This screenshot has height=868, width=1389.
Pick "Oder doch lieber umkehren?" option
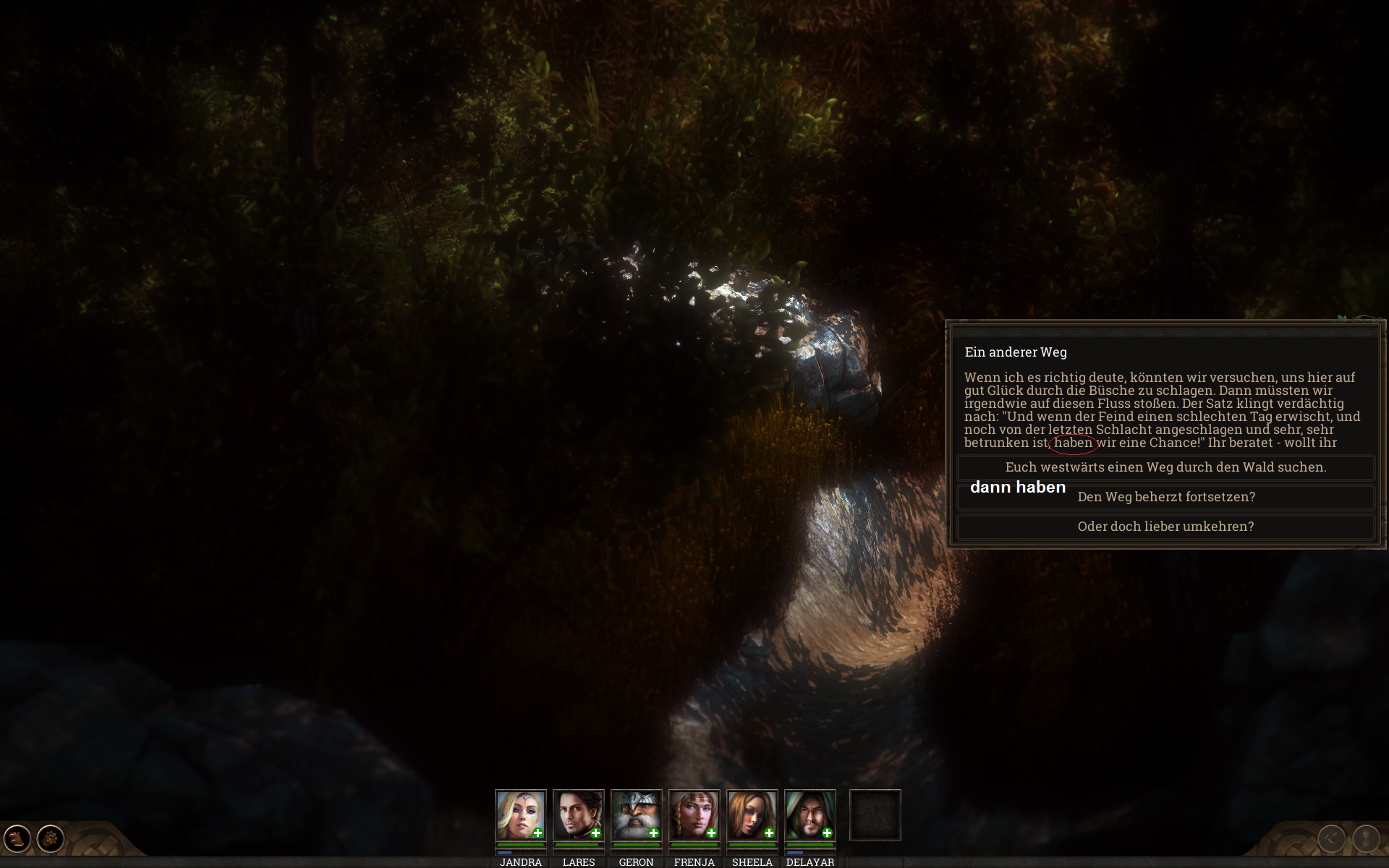point(1165,527)
